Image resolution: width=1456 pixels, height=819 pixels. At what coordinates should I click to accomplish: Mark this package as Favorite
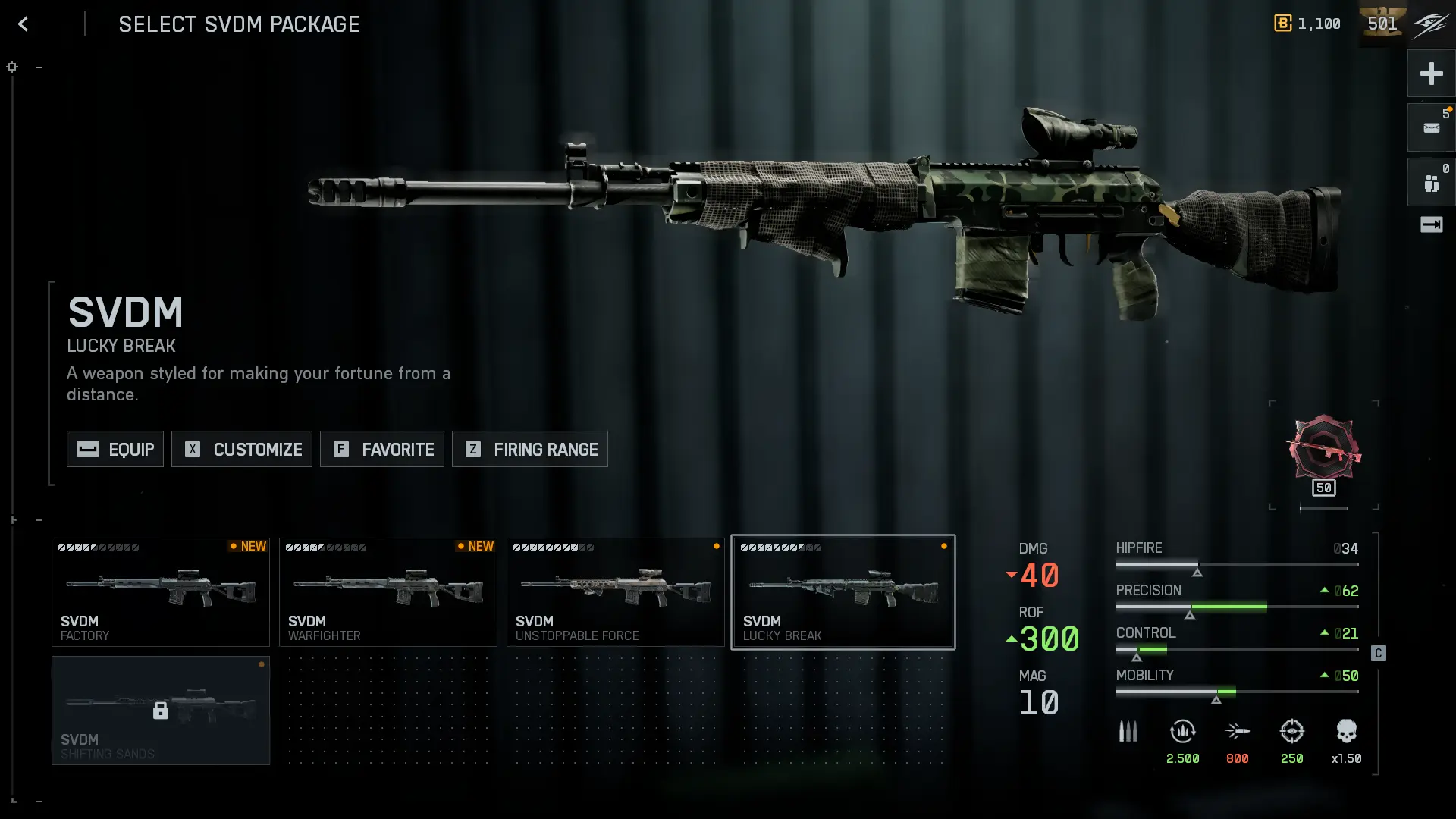click(x=382, y=449)
